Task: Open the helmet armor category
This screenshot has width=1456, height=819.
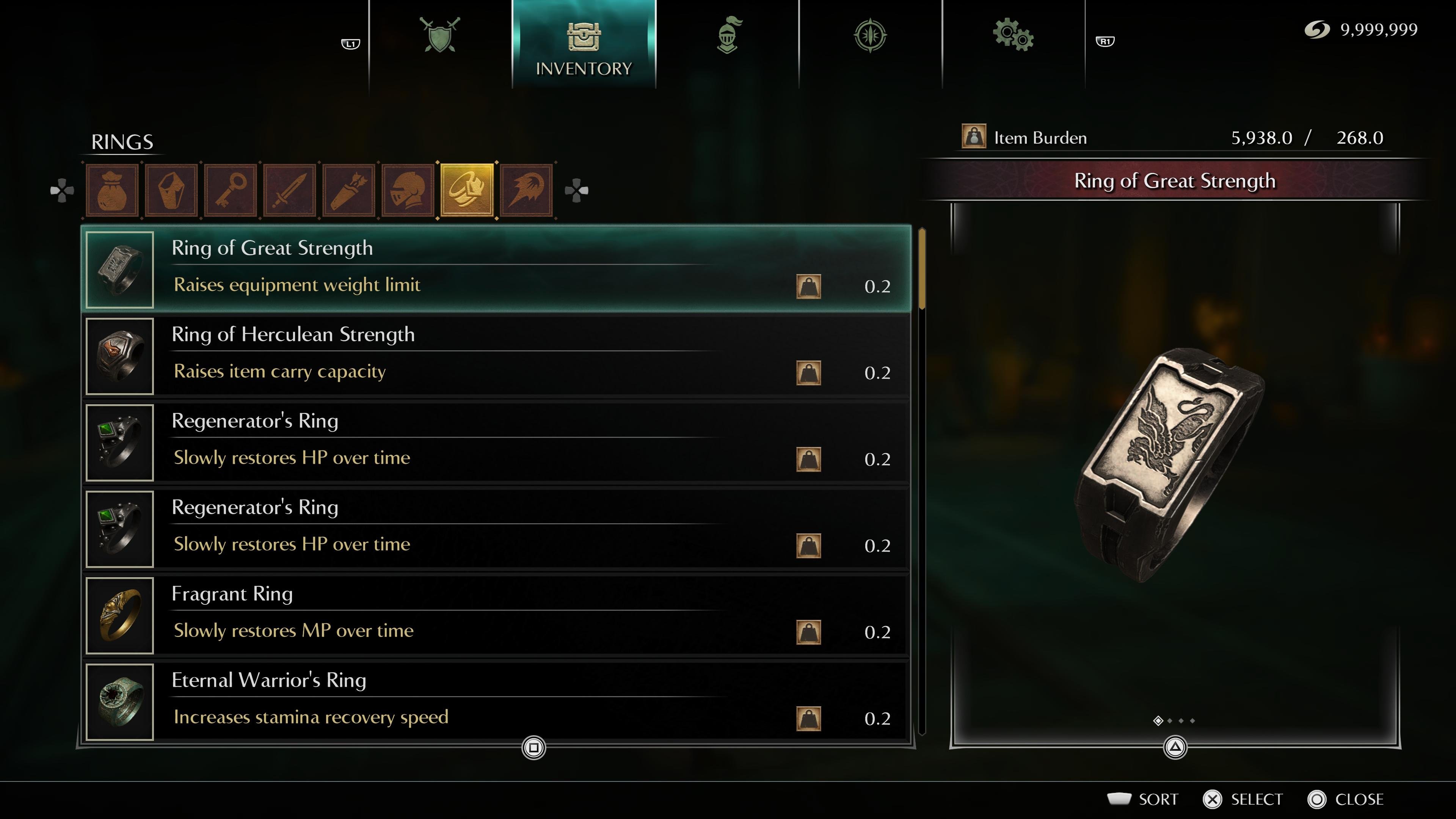Action: coord(408,190)
